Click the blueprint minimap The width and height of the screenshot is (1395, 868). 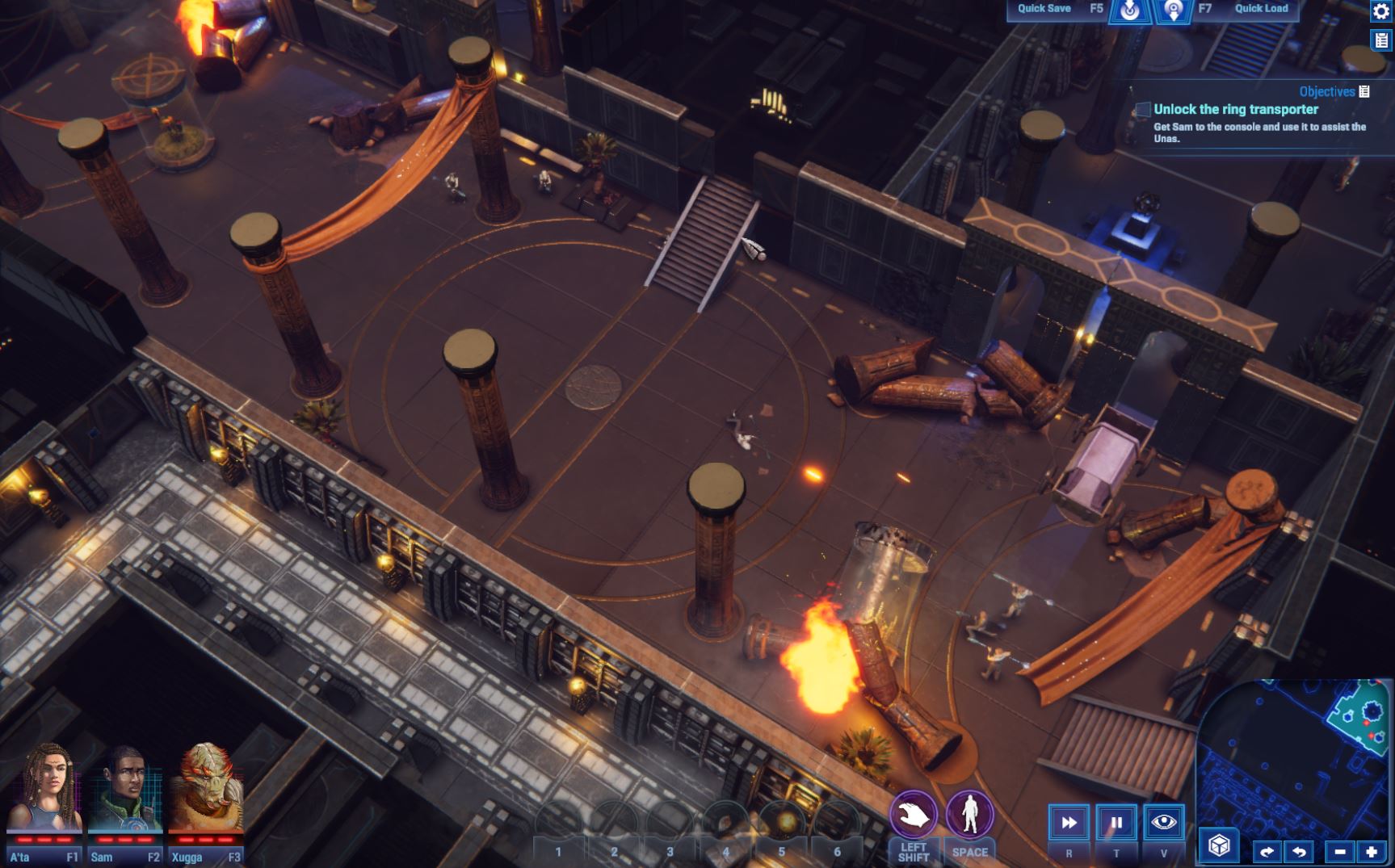click(1292, 759)
